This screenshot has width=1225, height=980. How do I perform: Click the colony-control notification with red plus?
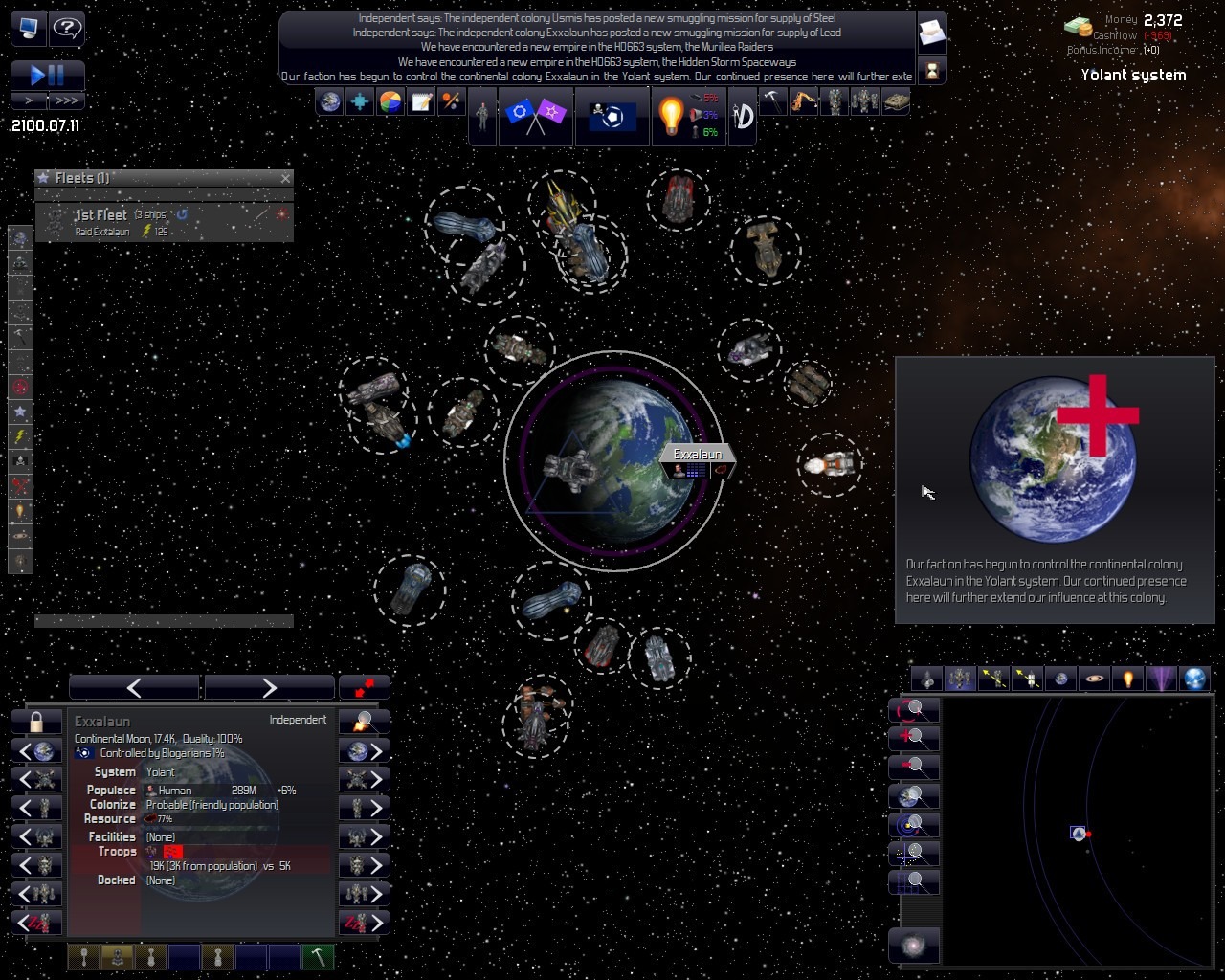tap(1055, 489)
